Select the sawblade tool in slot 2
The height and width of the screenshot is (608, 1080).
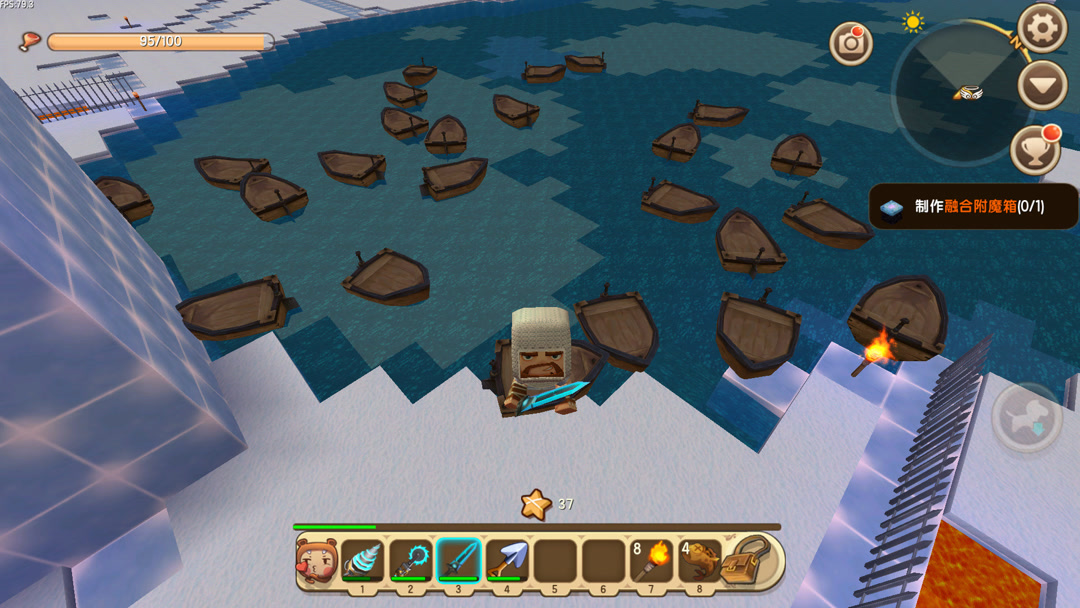410,560
